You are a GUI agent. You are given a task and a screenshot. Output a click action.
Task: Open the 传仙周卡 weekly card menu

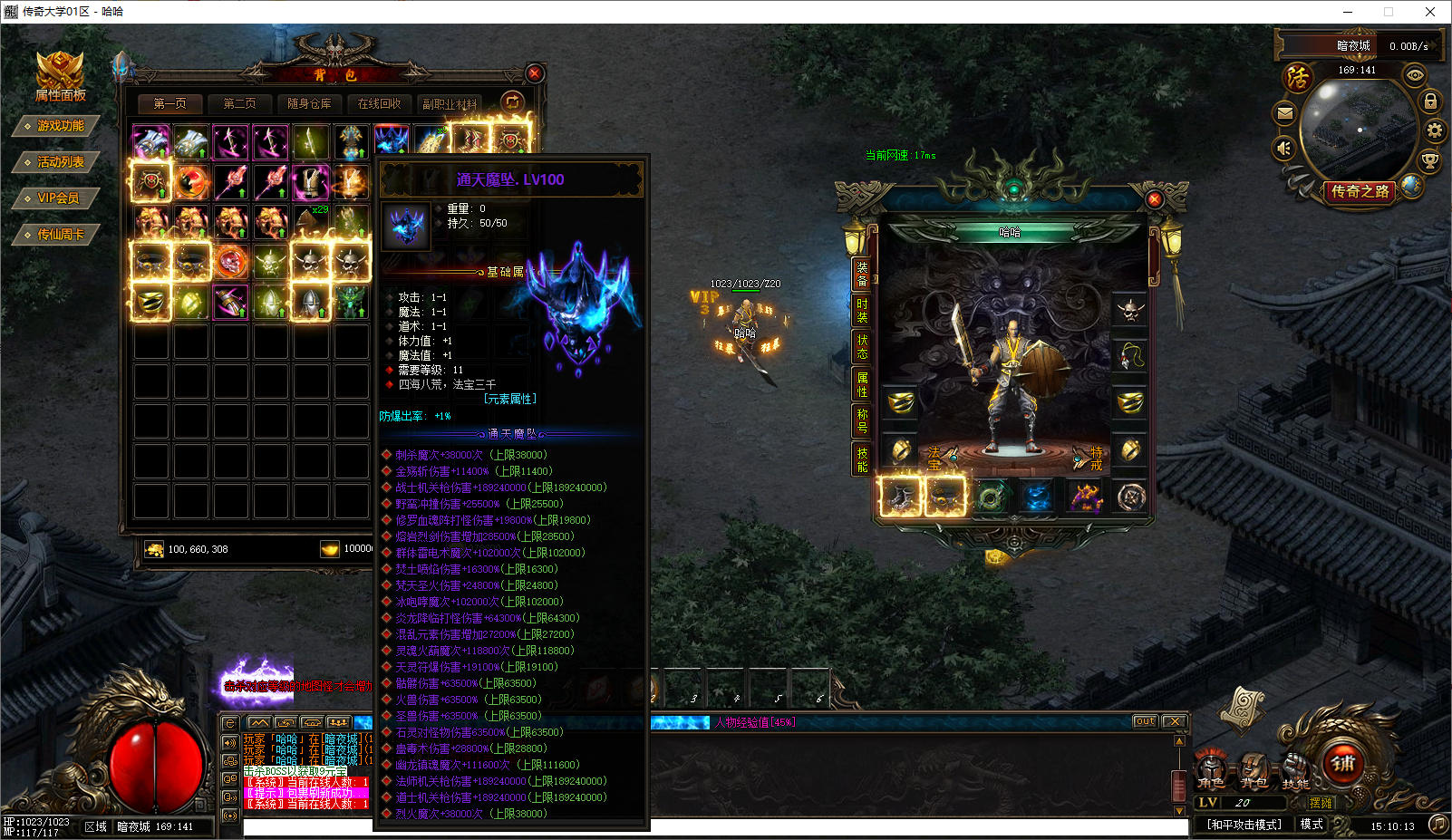56,235
